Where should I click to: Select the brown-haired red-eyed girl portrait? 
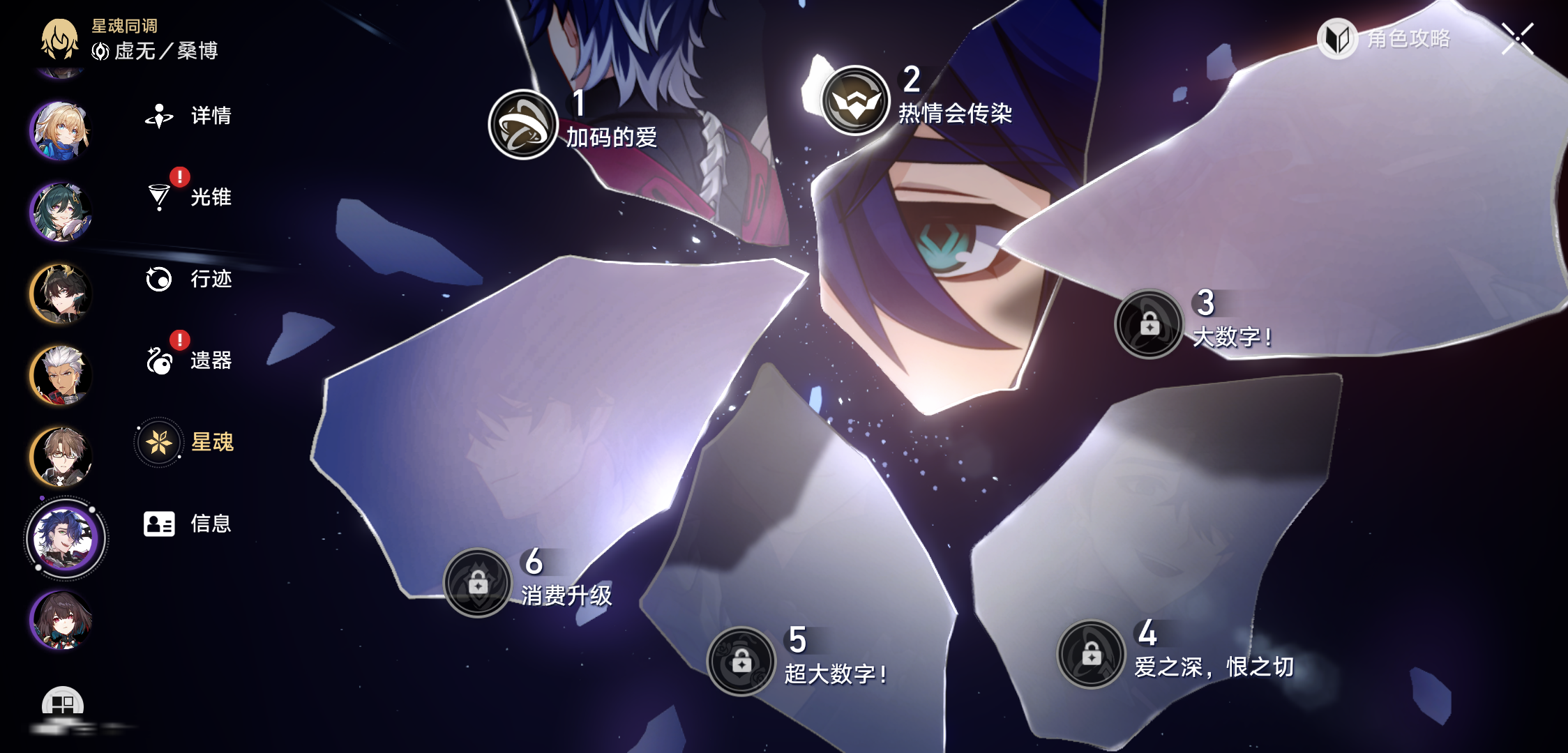click(61, 620)
